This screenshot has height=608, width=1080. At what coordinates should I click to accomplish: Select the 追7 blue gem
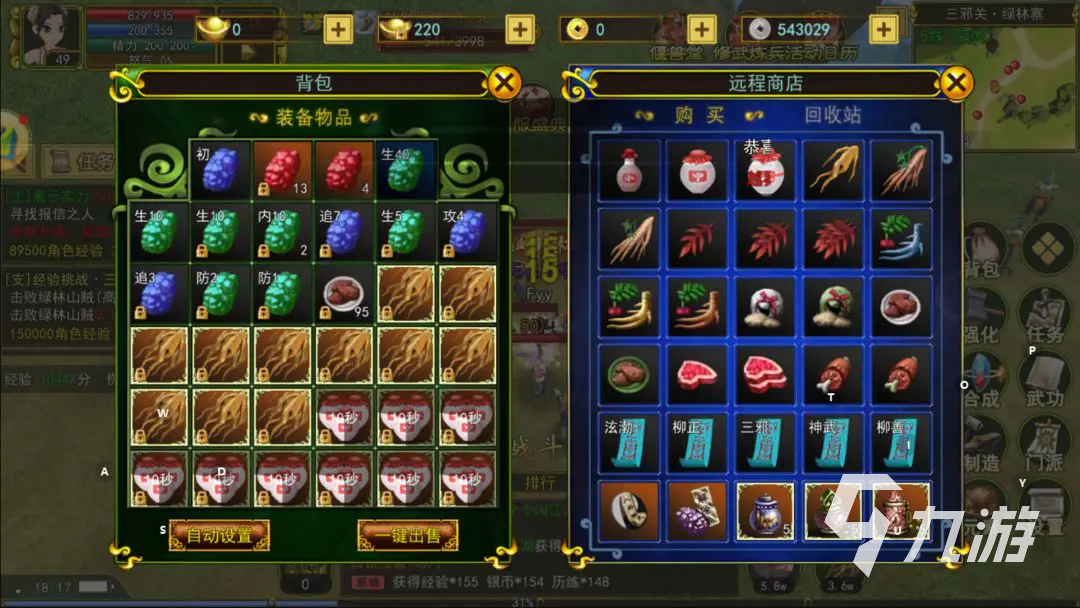coord(344,232)
